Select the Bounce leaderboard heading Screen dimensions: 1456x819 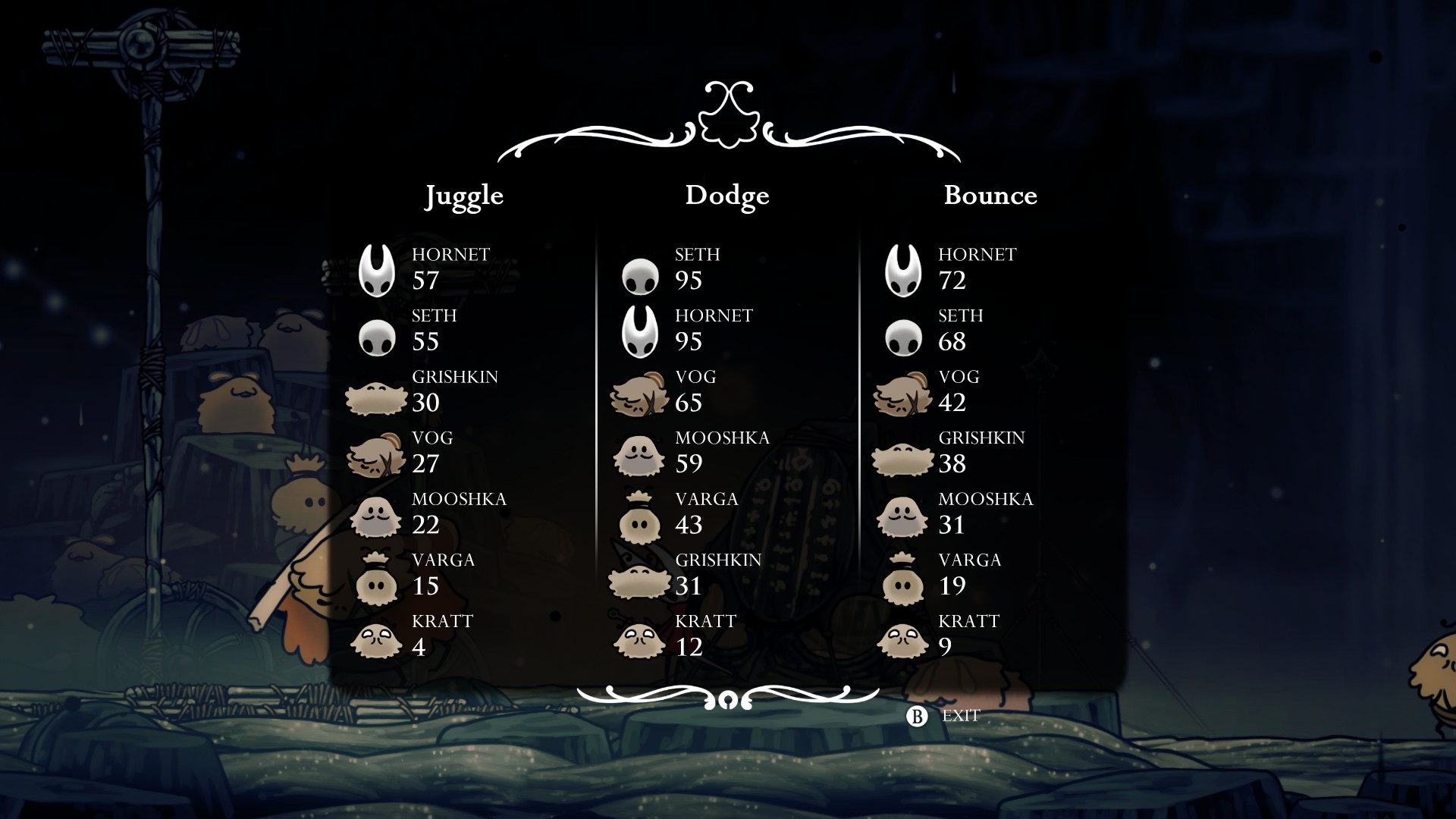pyautogui.click(x=990, y=196)
